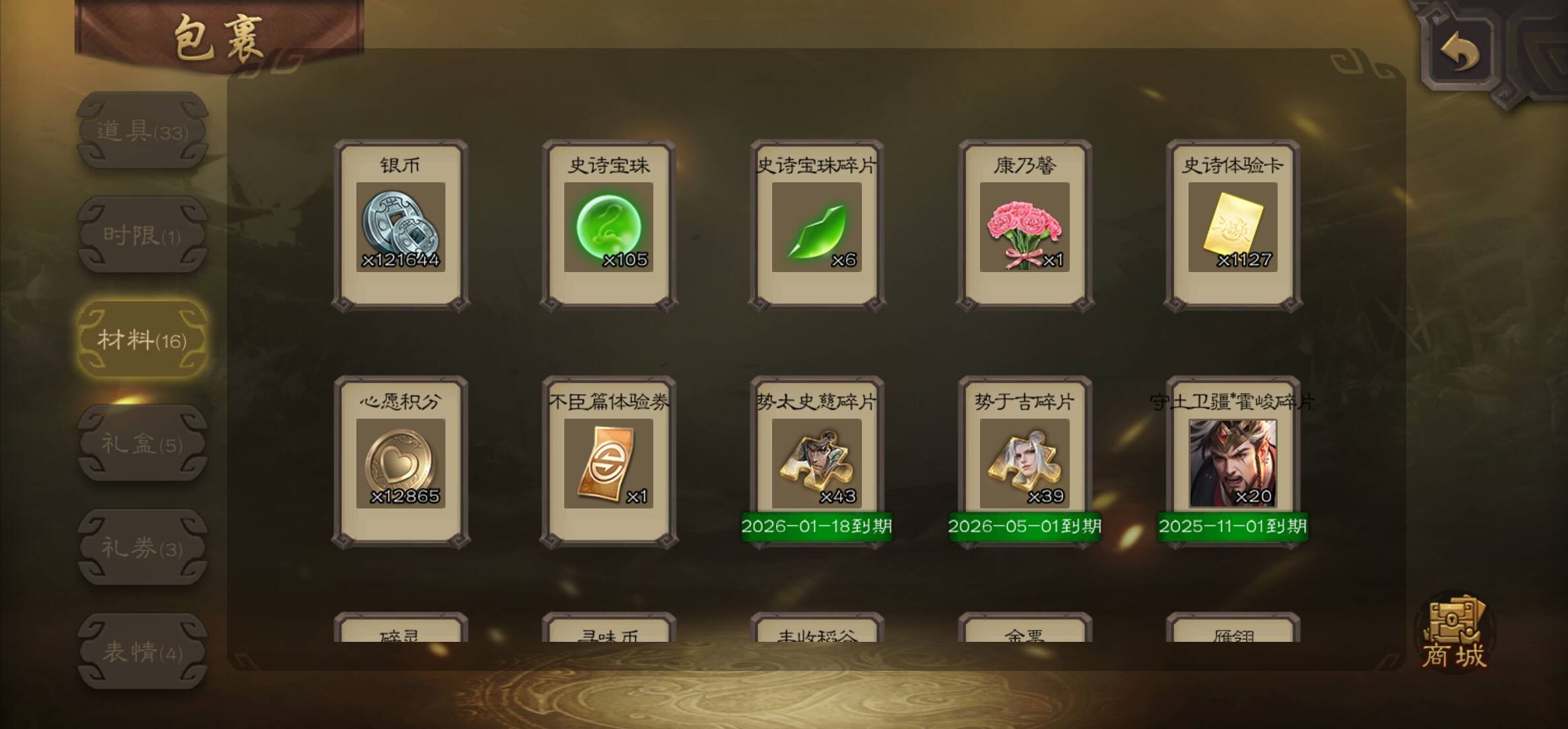This screenshot has width=1568, height=729.
Task: Select the 史诗宝珠碎片 green shard item
Action: [816, 226]
